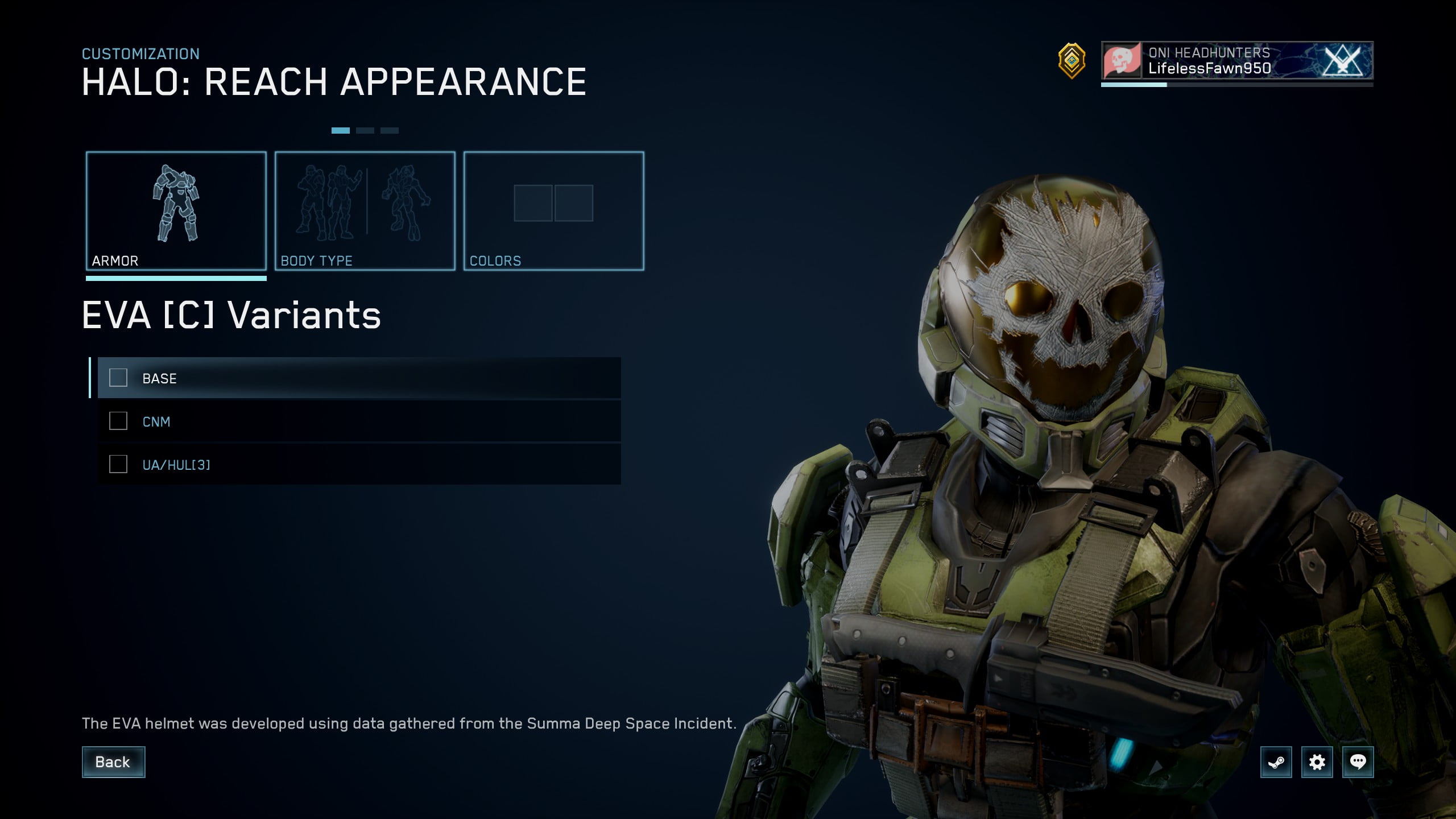
Task: Switch to the Armor tab
Action: [x=176, y=211]
